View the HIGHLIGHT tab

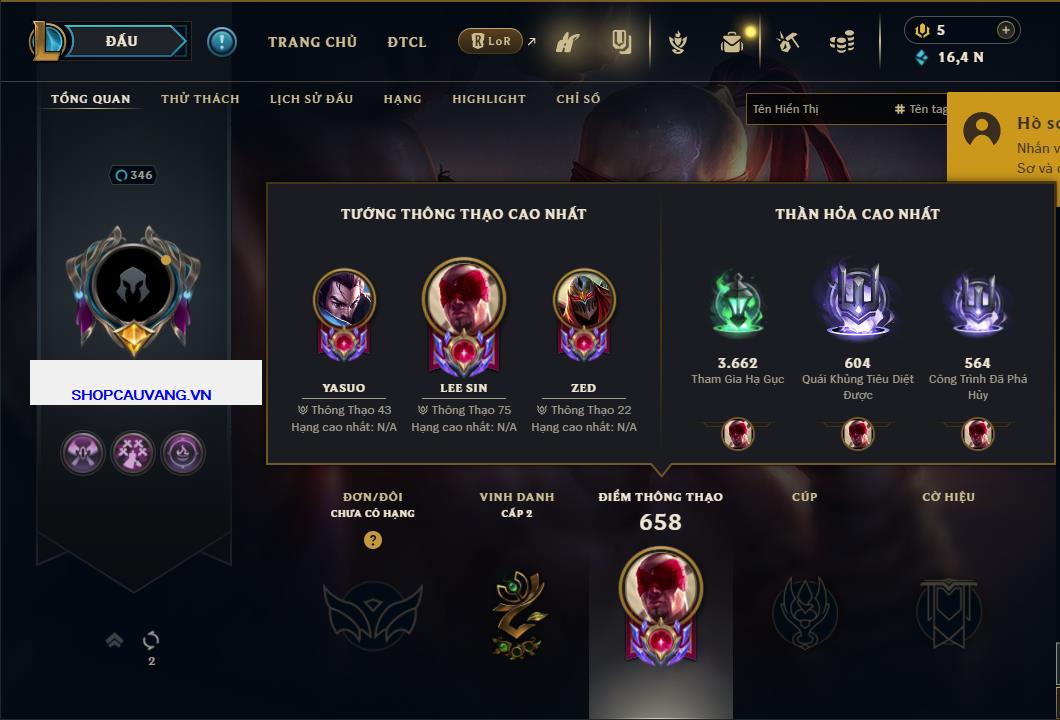click(x=488, y=99)
